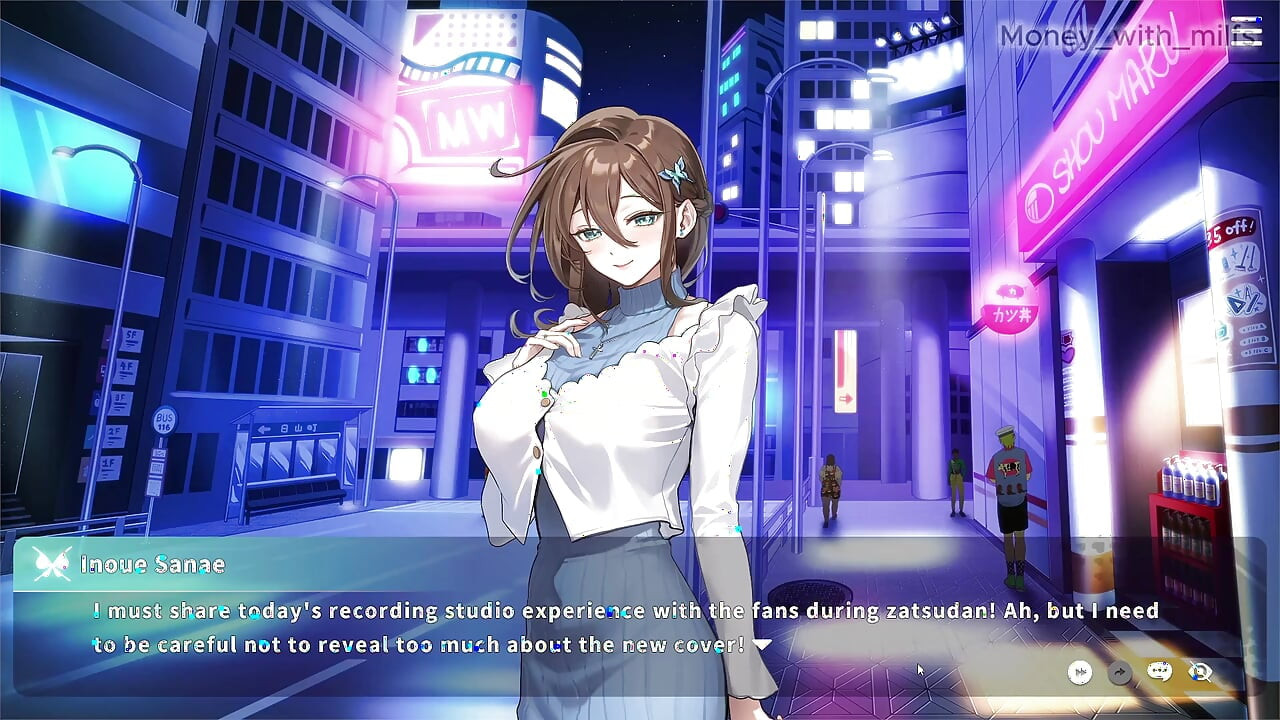Click the curved arrow auto-advance button
This screenshot has width=1280, height=720.
(1120, 672)
